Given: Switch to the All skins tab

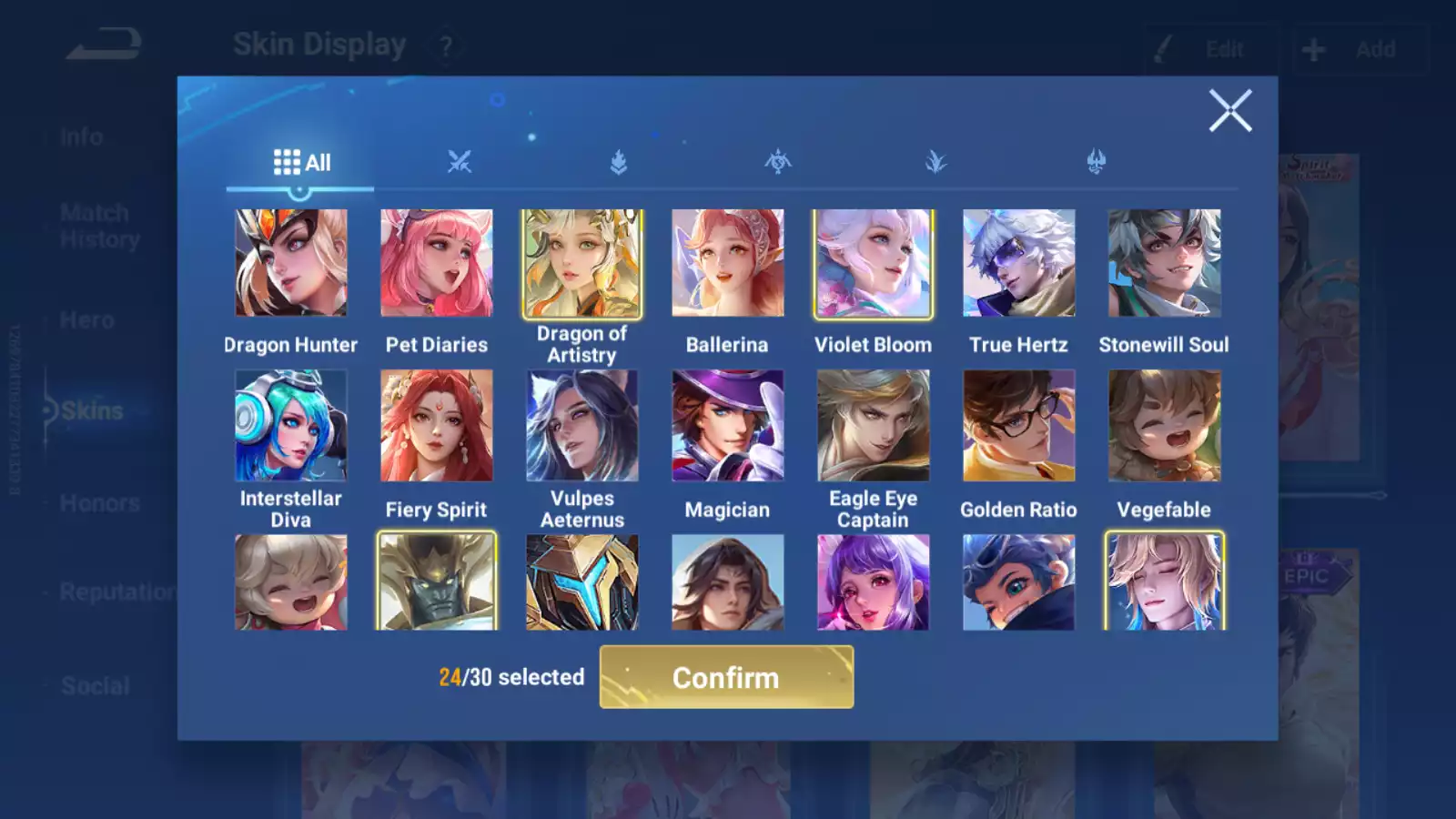Looking at the screenshot, I should [301, 163].
